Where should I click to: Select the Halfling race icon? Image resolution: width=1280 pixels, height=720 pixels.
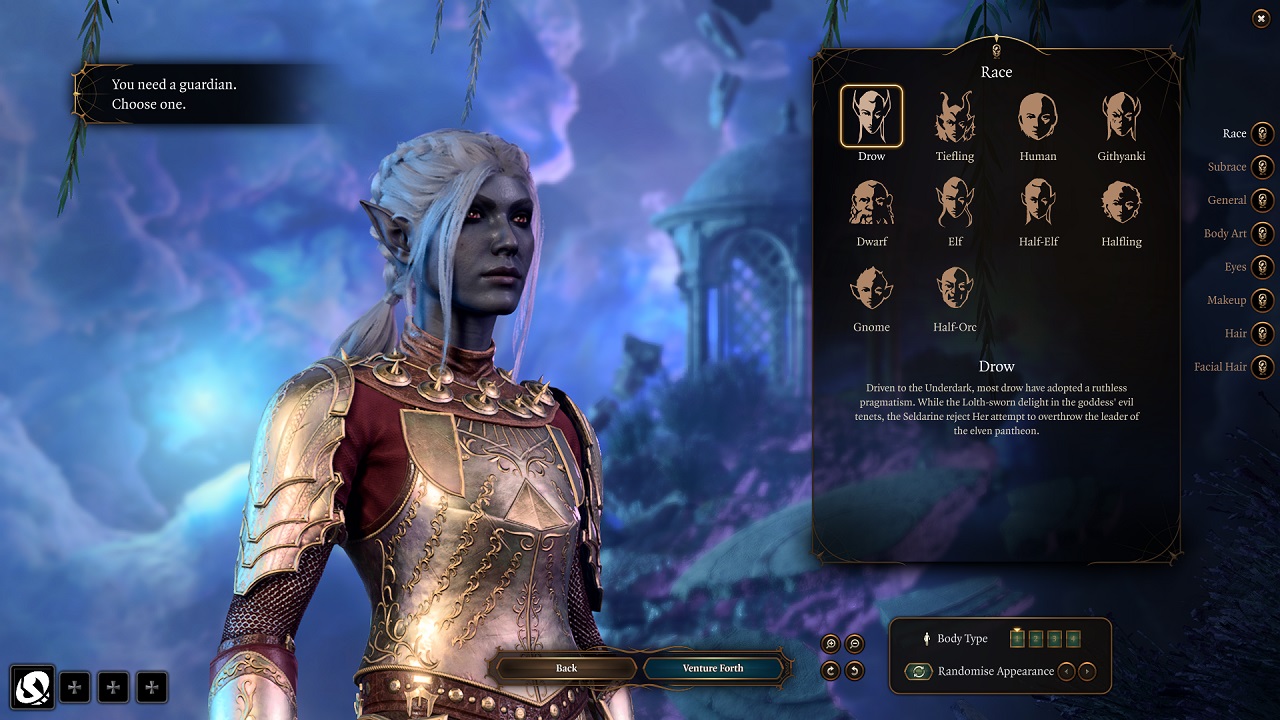[x=1120, y=202]
